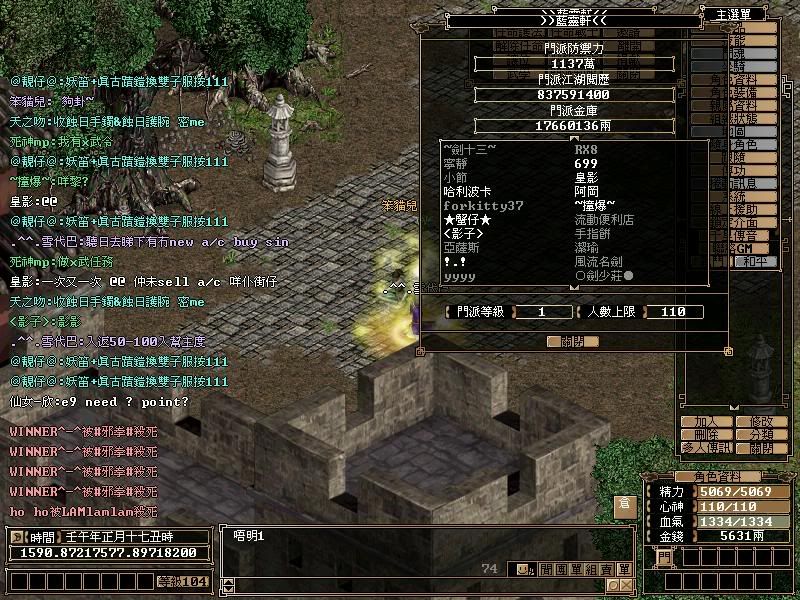
Task: Click the 刪除 (delete) button
Action: pyautogui.click(x=706, y=435)
